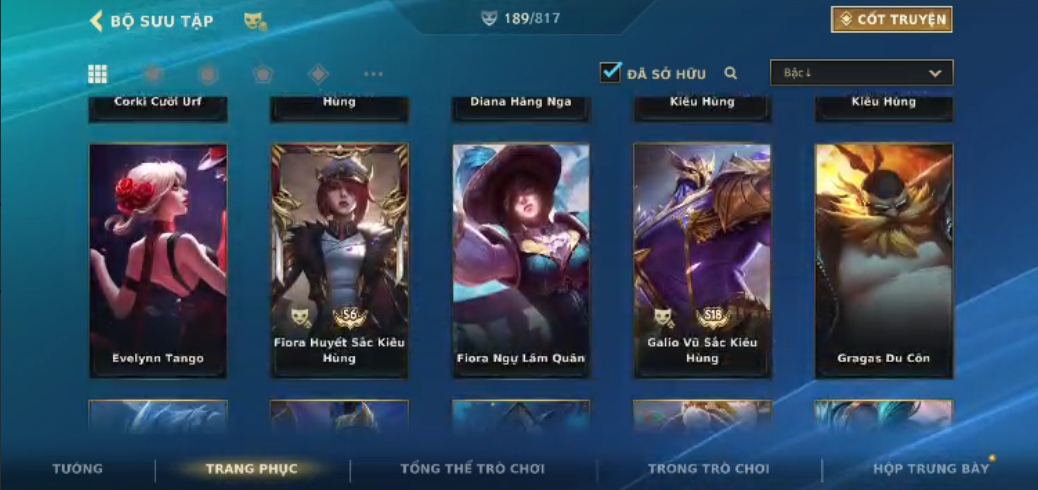Open the Fiora Ngự Lâm Quân skin card

(520, 260)
